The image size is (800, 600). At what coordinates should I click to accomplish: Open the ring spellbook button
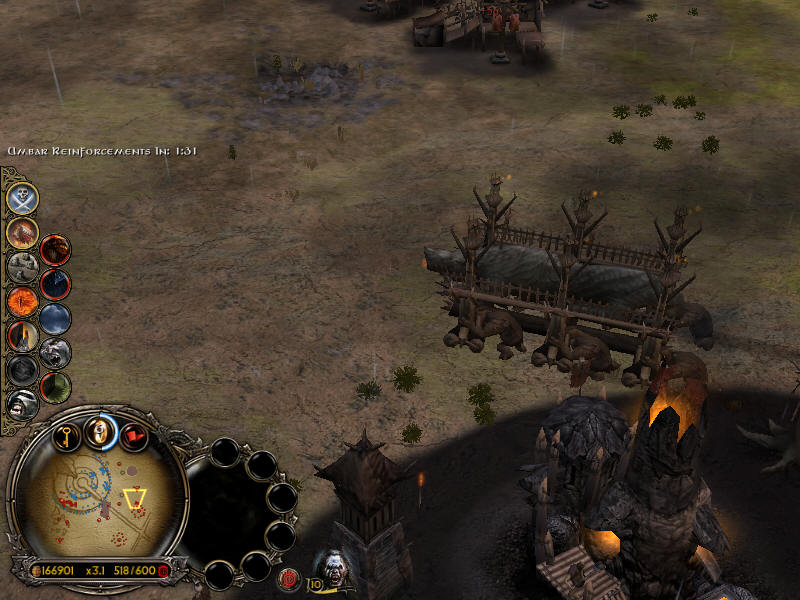[x=98, y=431]
